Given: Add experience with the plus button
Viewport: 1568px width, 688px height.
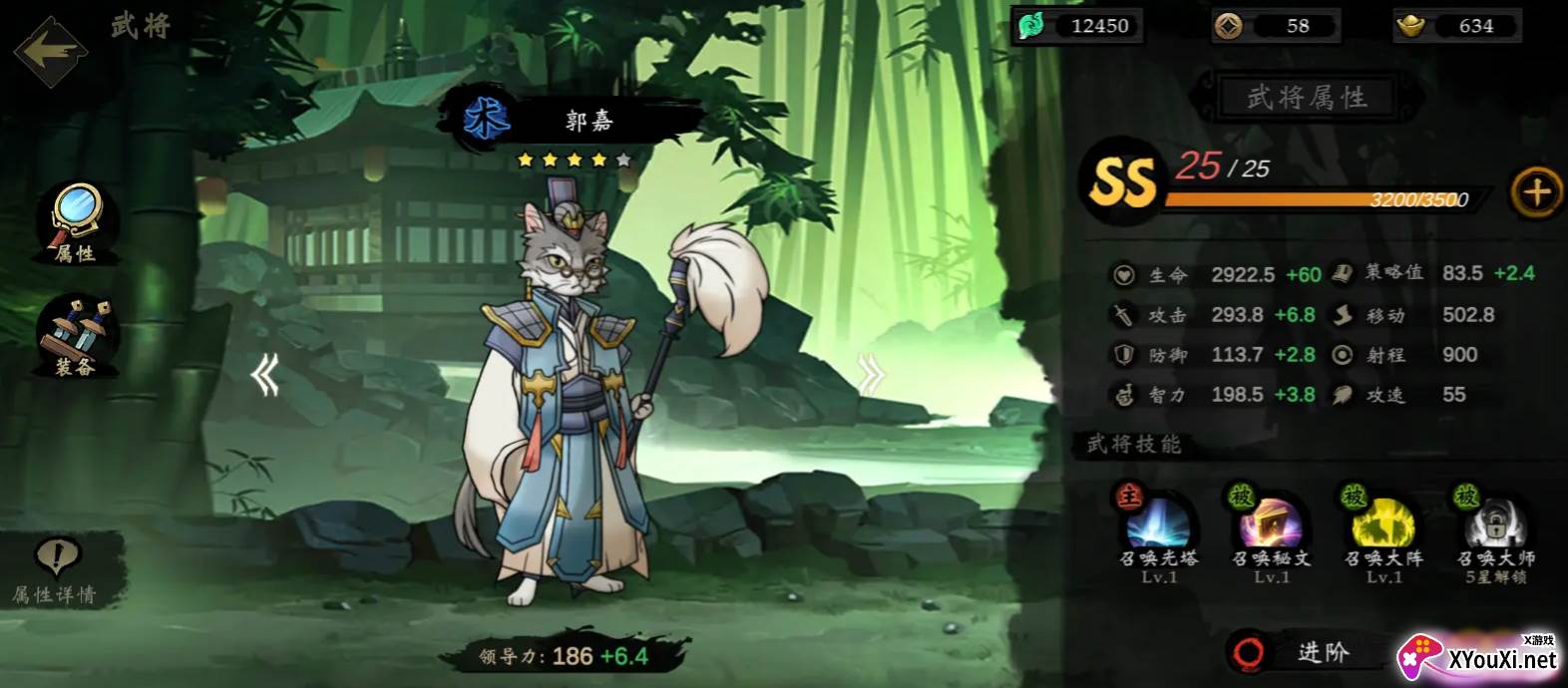Looking at the screenshot, I should click(1536, 190).
